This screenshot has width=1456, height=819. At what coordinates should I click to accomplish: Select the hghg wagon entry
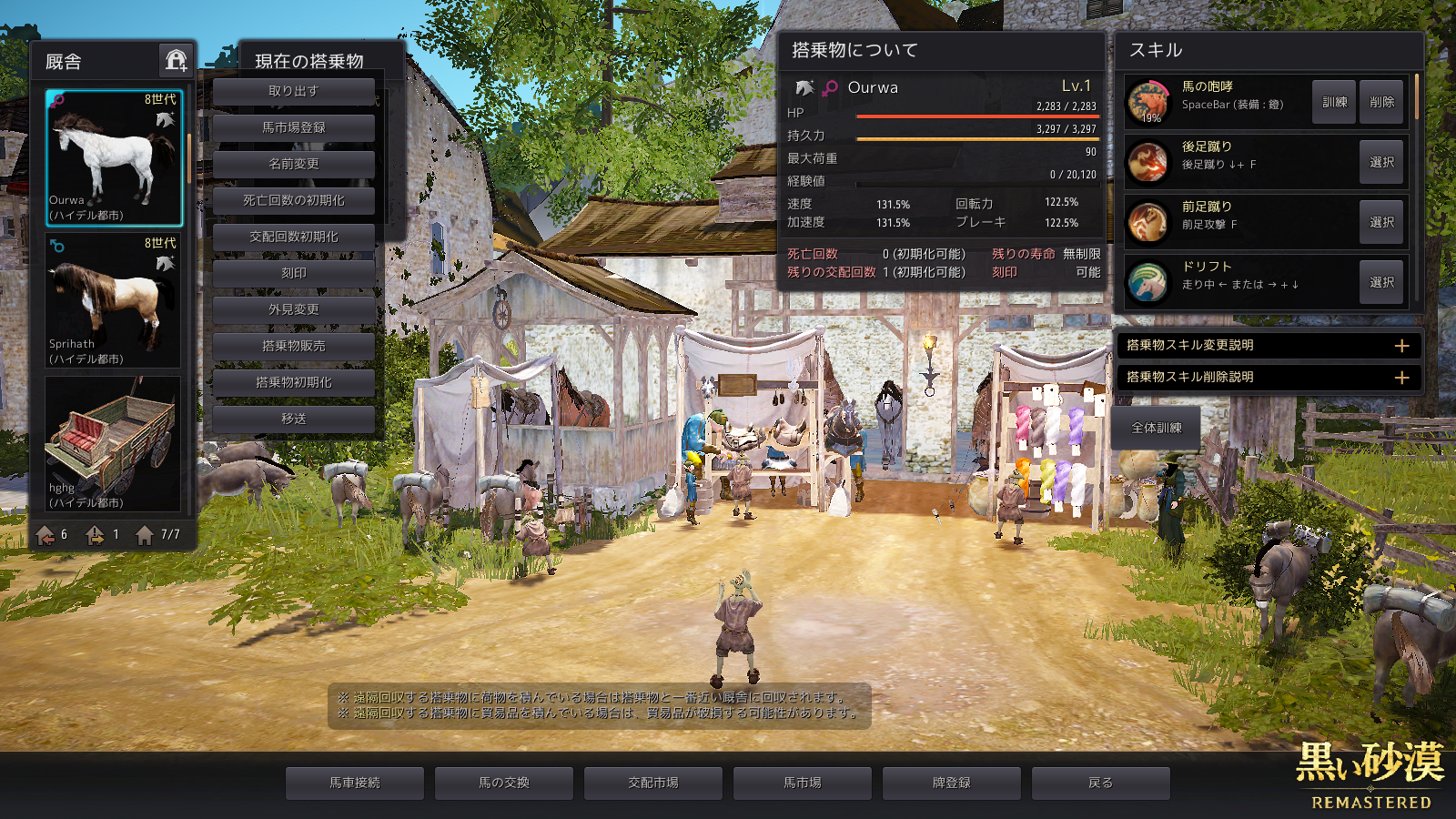[114, 444]
